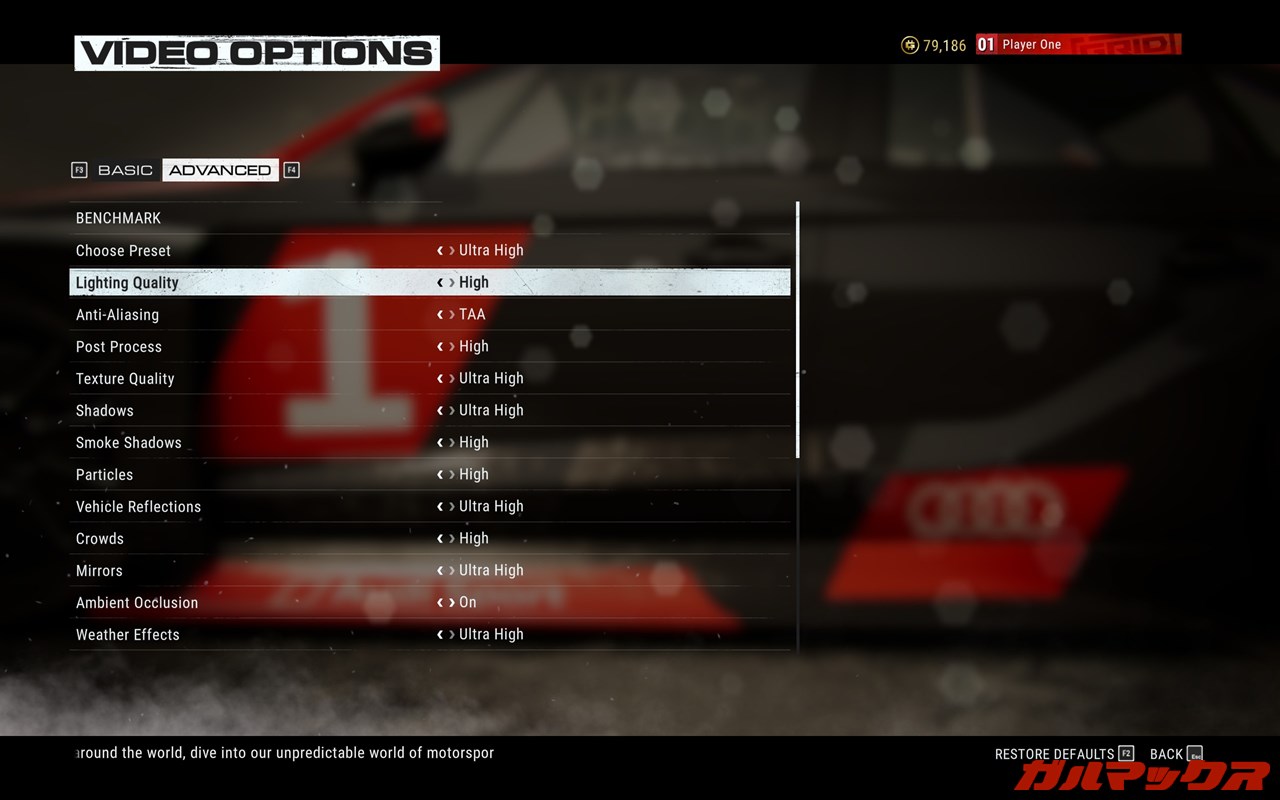
Task: Pick the Particles setting row
Action: [x=104, y=474]
